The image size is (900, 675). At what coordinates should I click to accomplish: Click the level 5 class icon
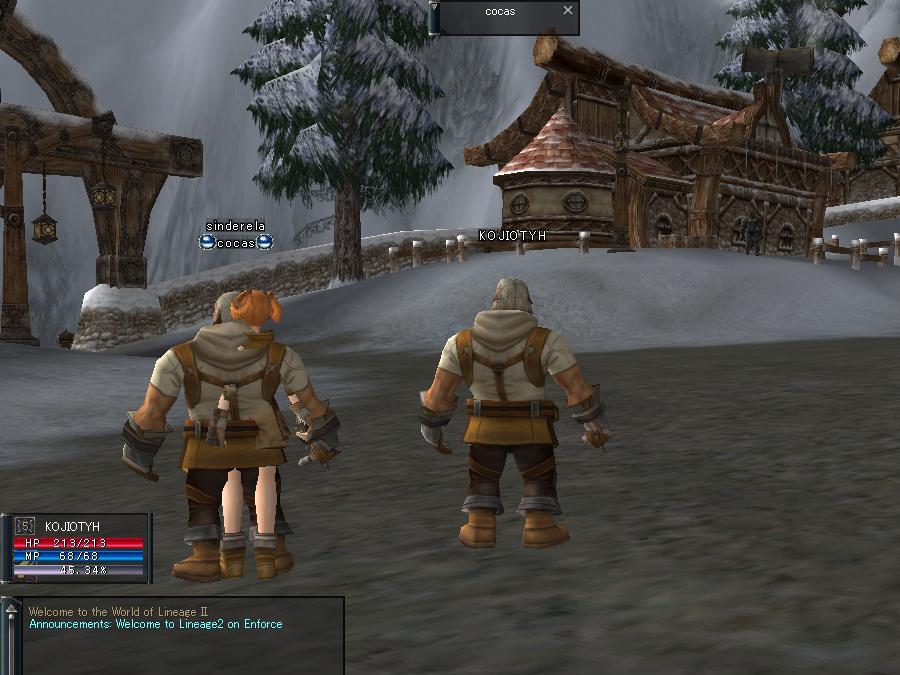tap(26, 526)
